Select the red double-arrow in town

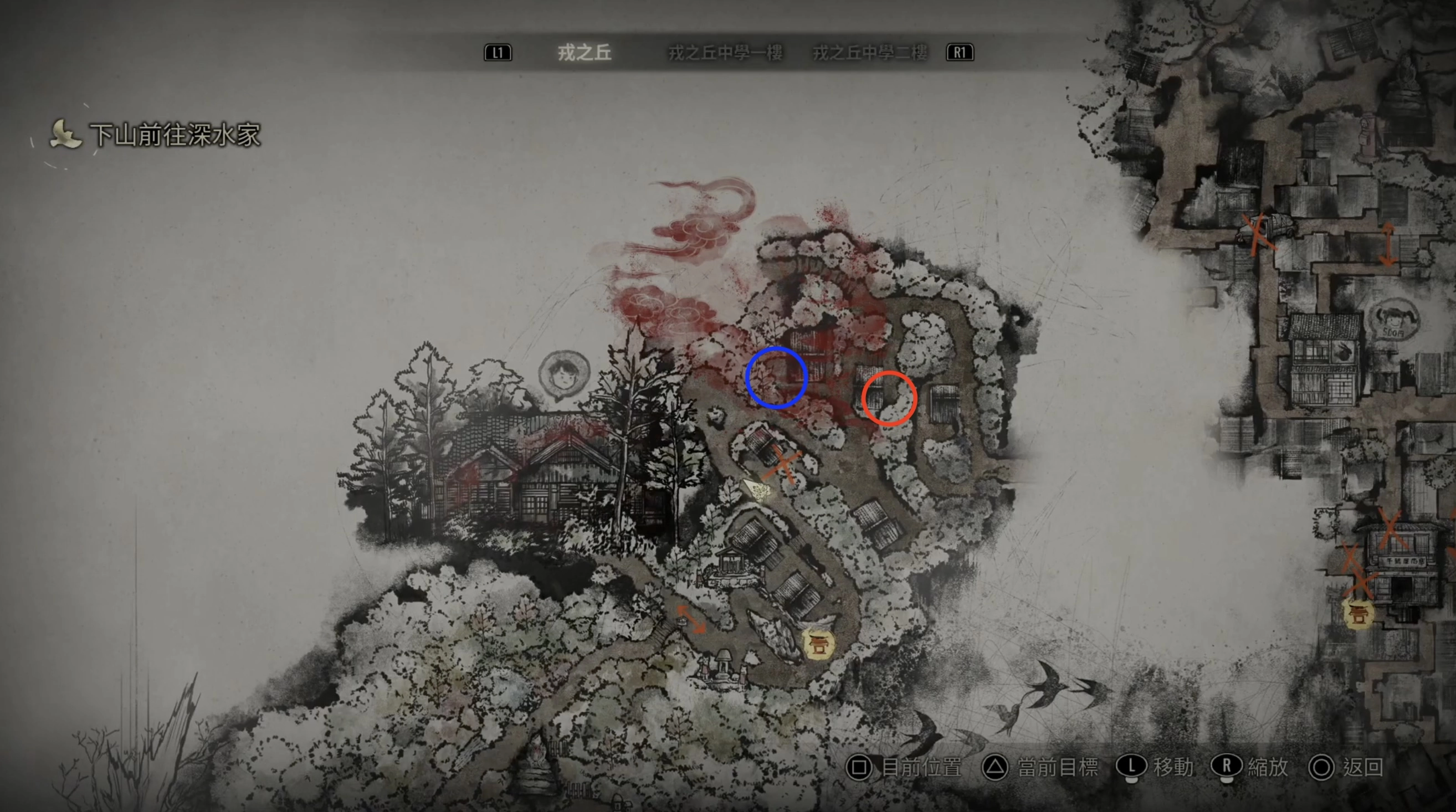coord(1388,244)
